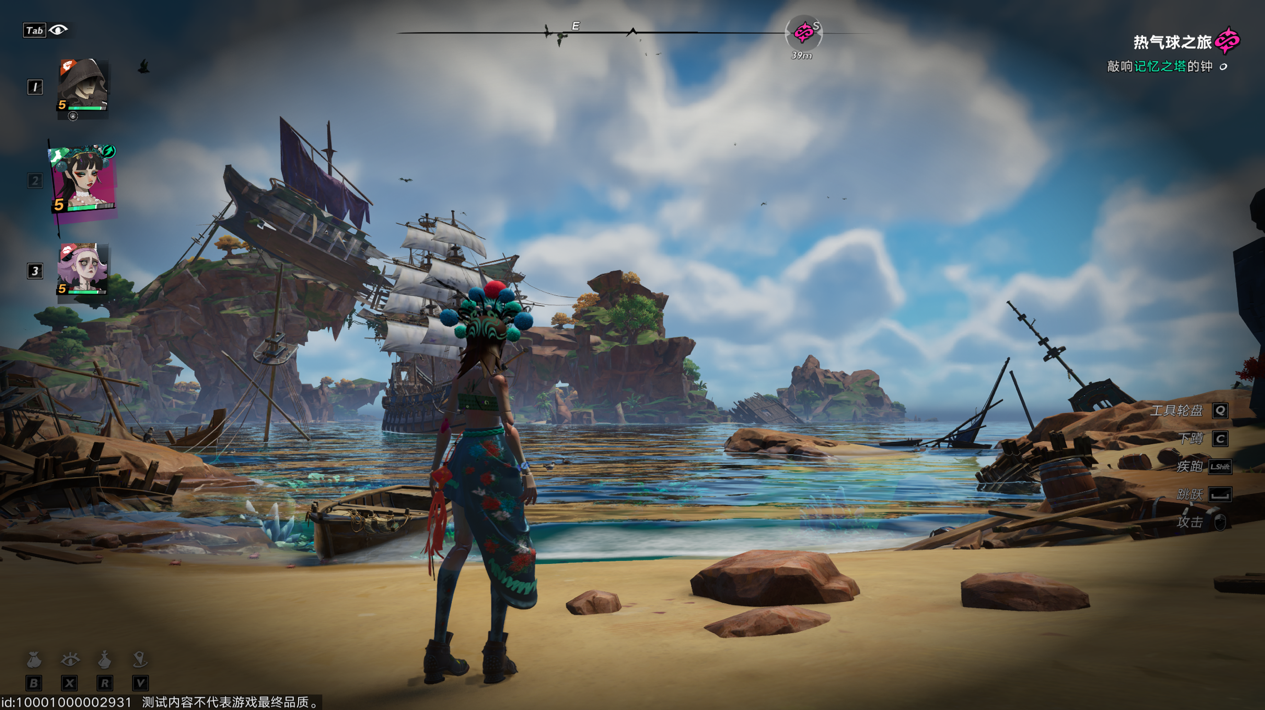Click the 敲响记忆之塔的钟 objective line
This screenshot has height=710, width=1265.
[x=1160, y=67]
